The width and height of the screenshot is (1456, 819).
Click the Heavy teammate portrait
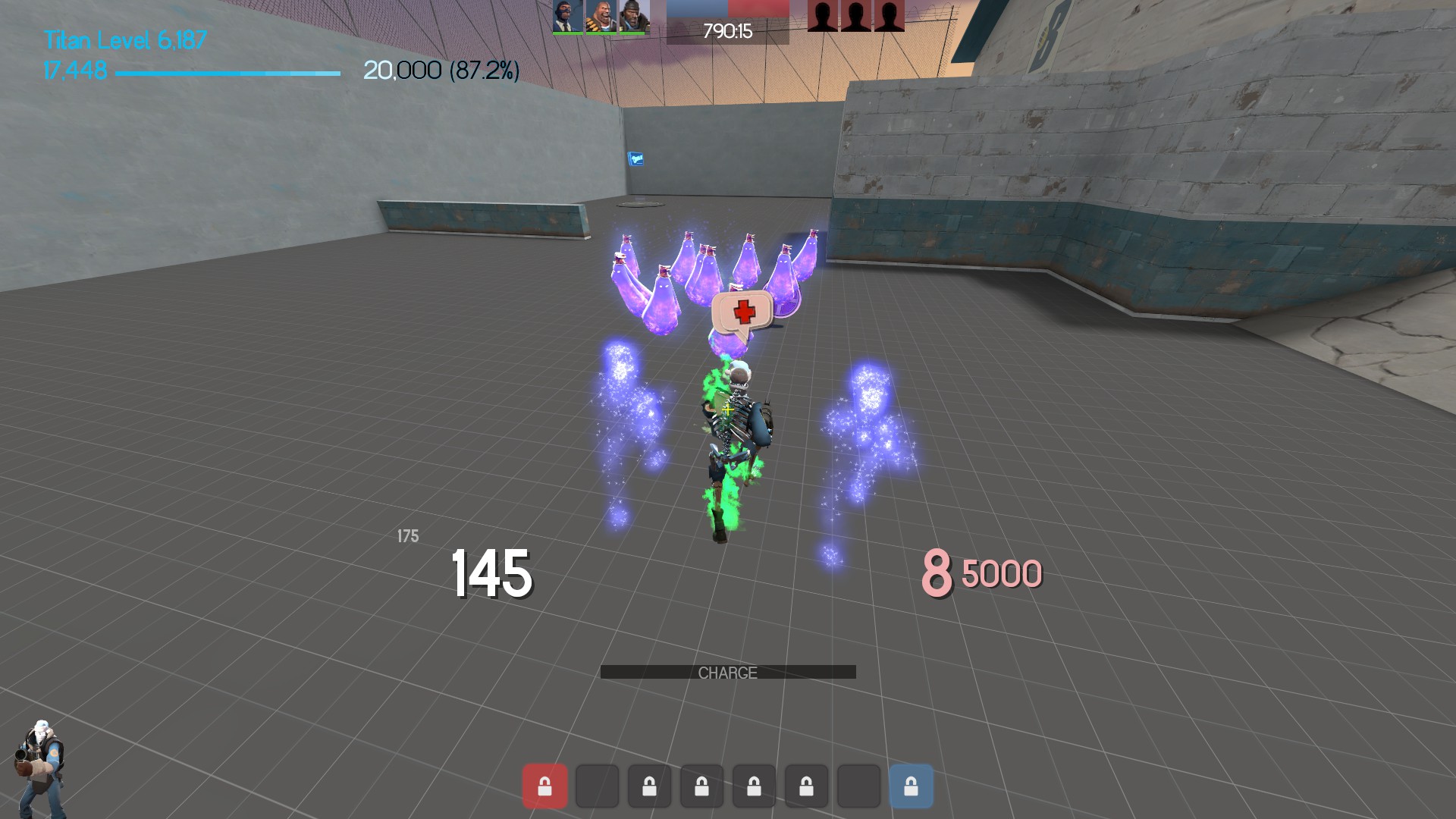click(x=601, y=17)
